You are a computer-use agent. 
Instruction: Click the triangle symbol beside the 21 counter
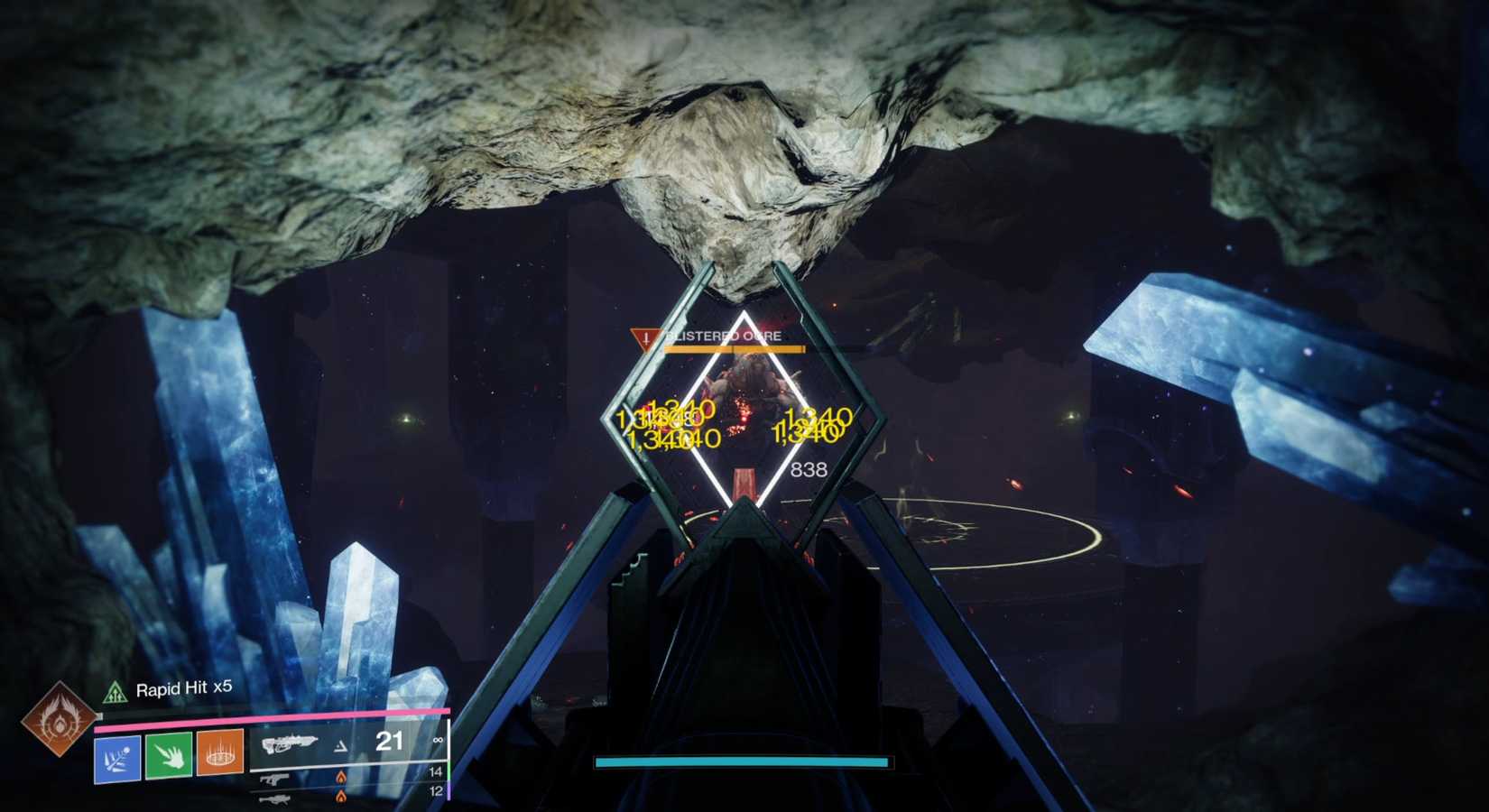point(342,744)
